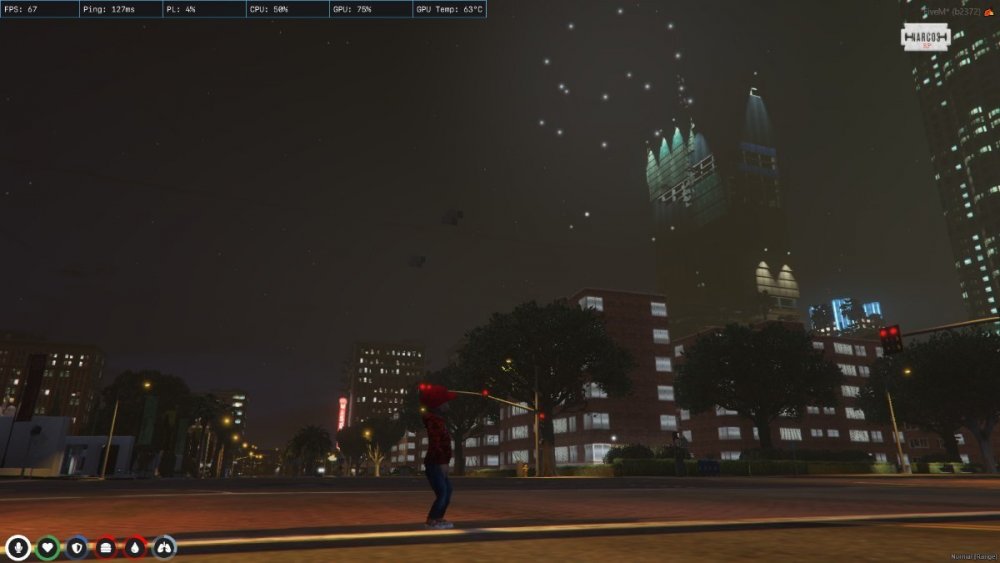Click the shield armor icon
The image size is (1000, 563).
[x=77, y=547]
